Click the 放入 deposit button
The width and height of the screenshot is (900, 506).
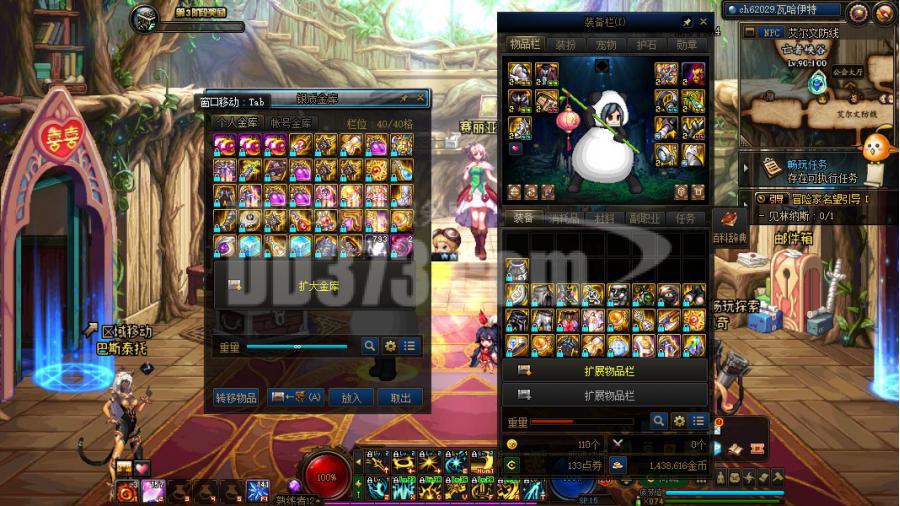pos(351,397)
